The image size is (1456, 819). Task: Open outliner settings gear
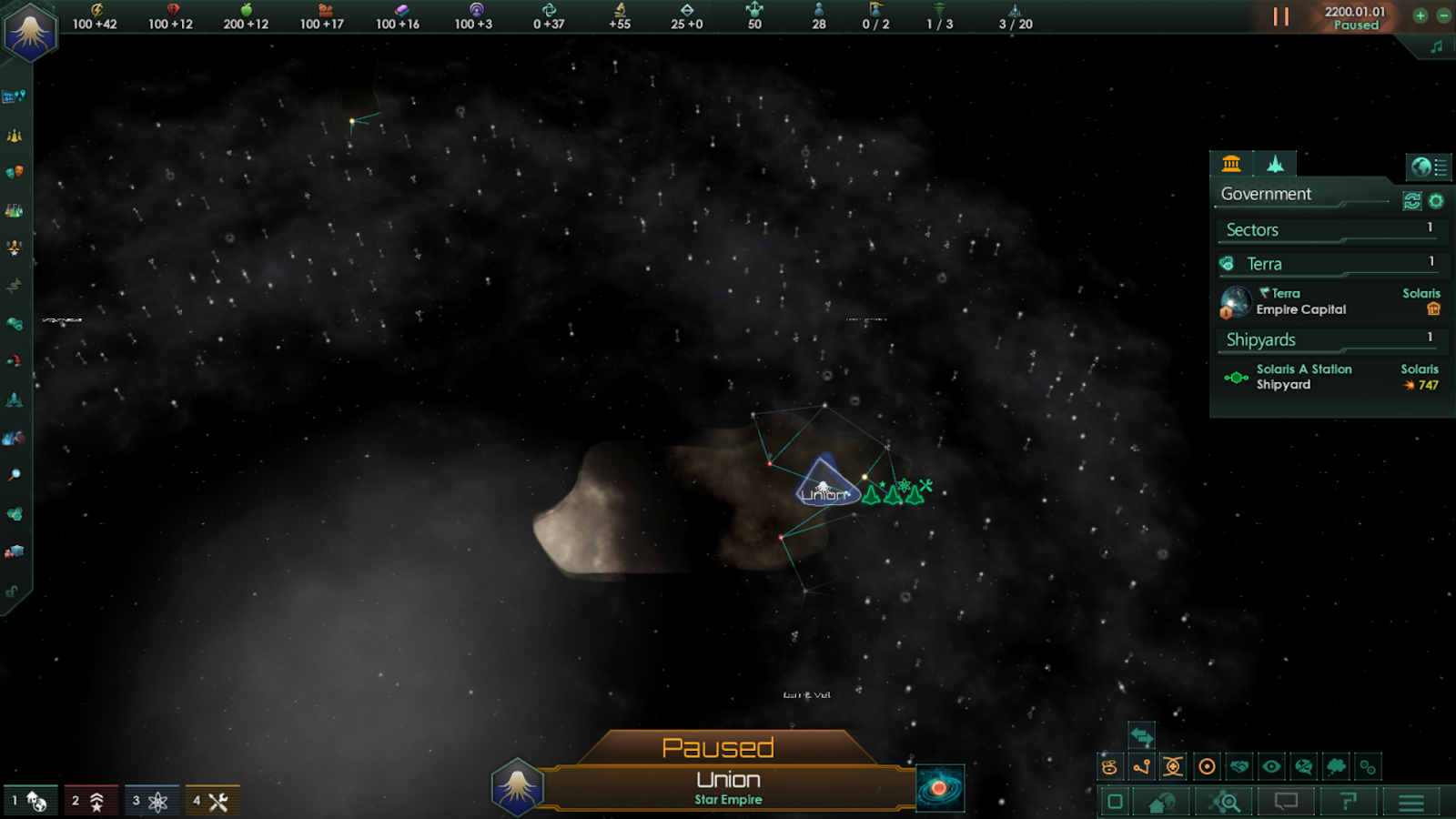1436,201
